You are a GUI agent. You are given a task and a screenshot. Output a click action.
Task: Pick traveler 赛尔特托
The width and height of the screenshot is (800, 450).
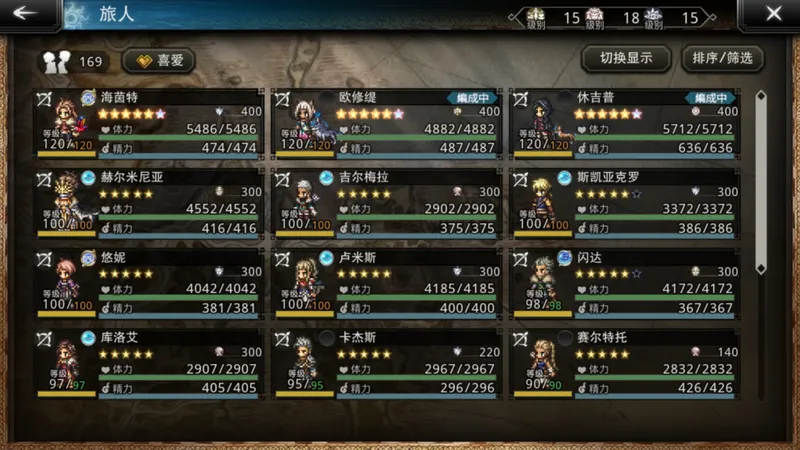click(626, 362)
